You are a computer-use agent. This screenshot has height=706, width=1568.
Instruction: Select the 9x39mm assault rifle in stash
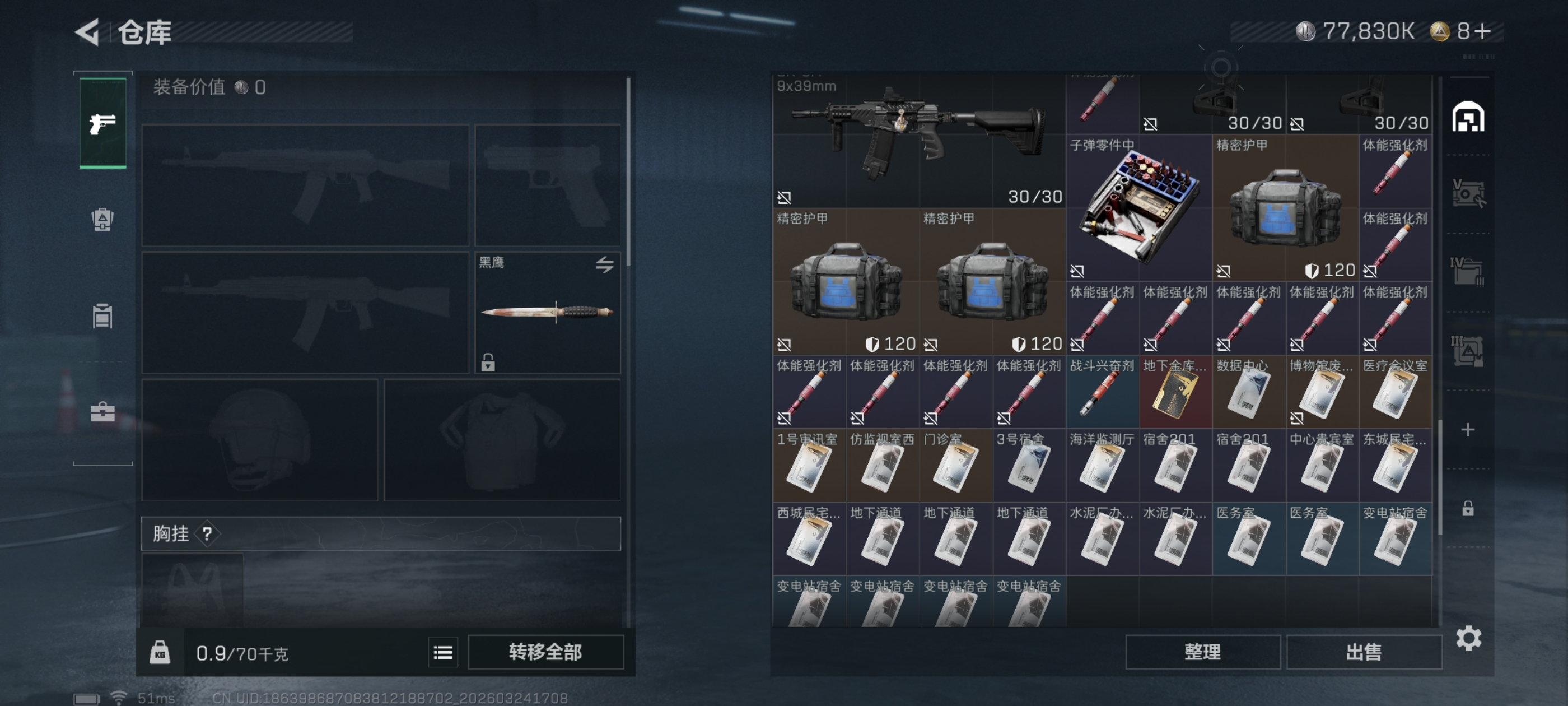[918, 140]
